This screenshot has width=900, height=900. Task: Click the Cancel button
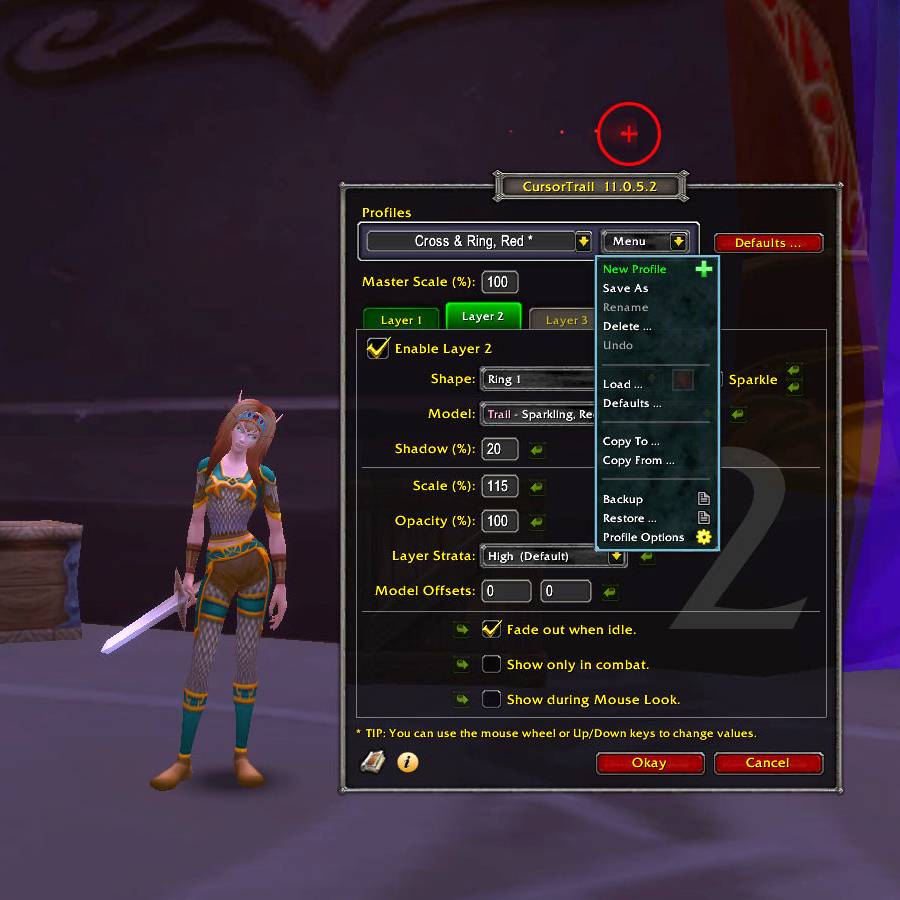768,763
